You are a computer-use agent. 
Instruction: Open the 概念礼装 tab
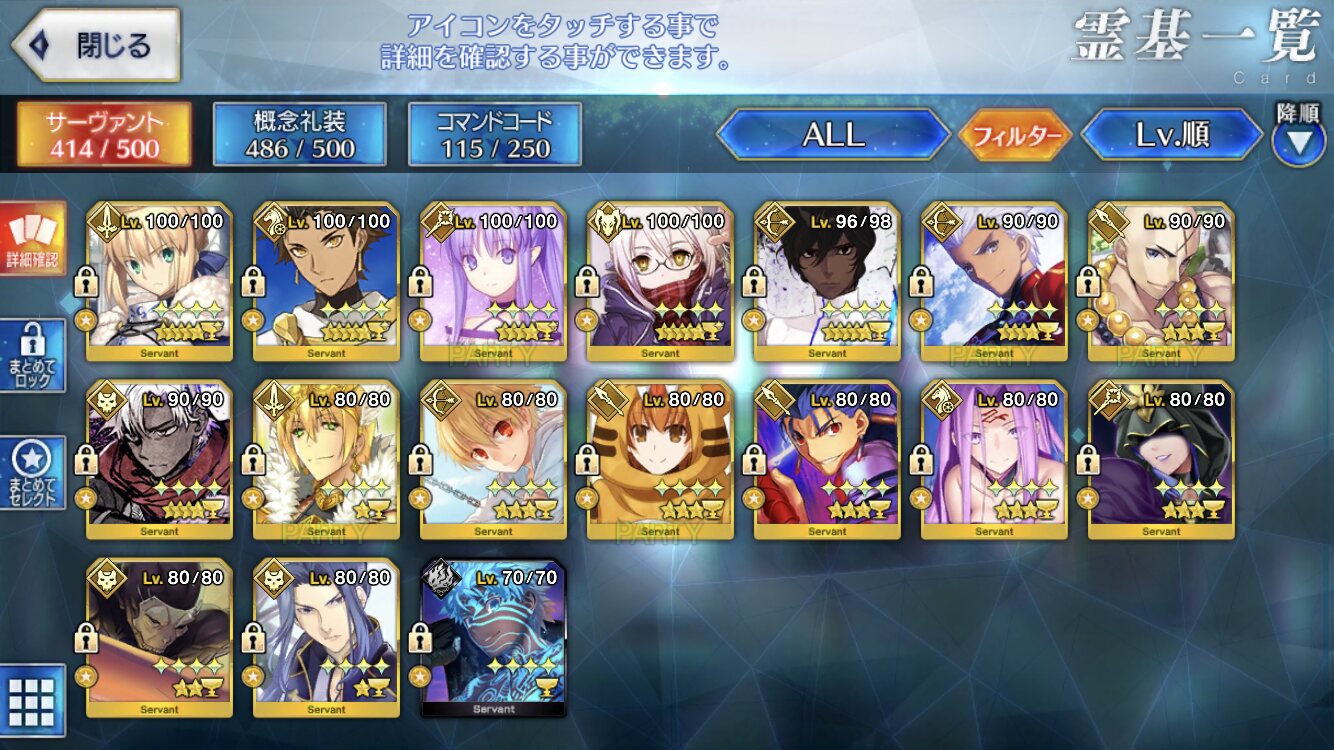299,135
